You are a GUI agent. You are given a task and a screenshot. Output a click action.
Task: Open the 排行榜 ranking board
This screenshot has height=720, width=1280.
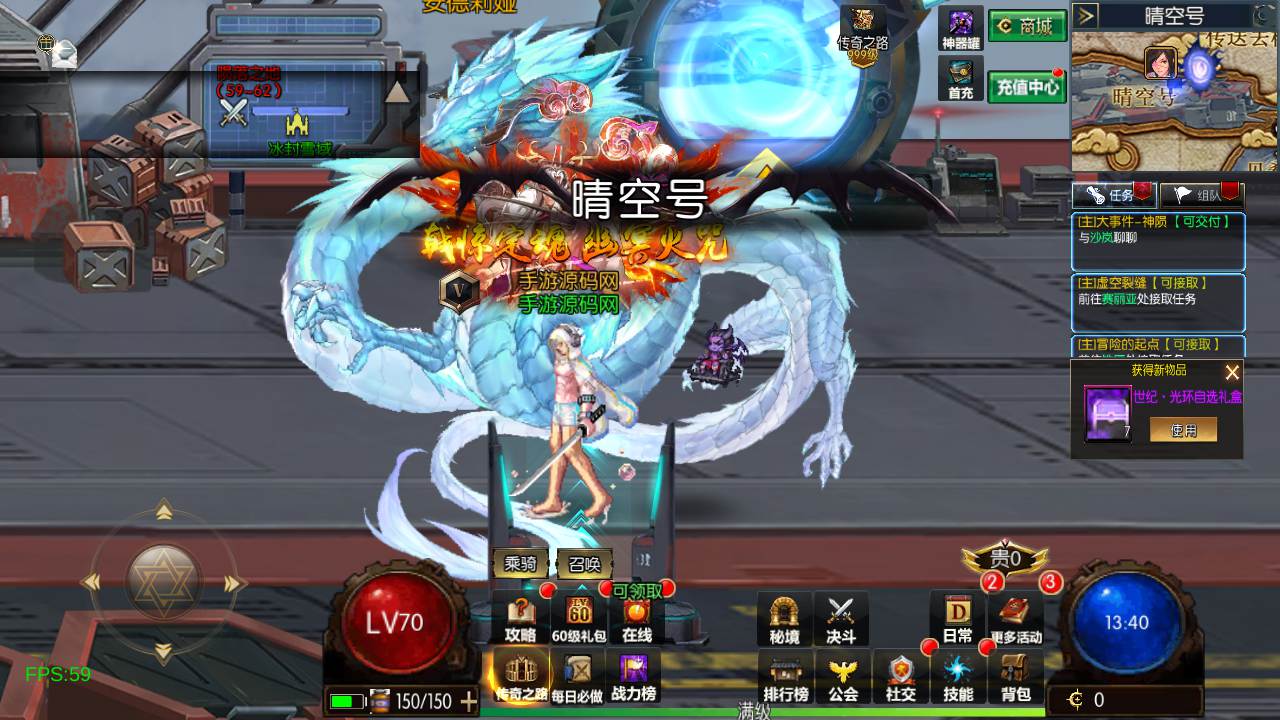pos(786,678)
